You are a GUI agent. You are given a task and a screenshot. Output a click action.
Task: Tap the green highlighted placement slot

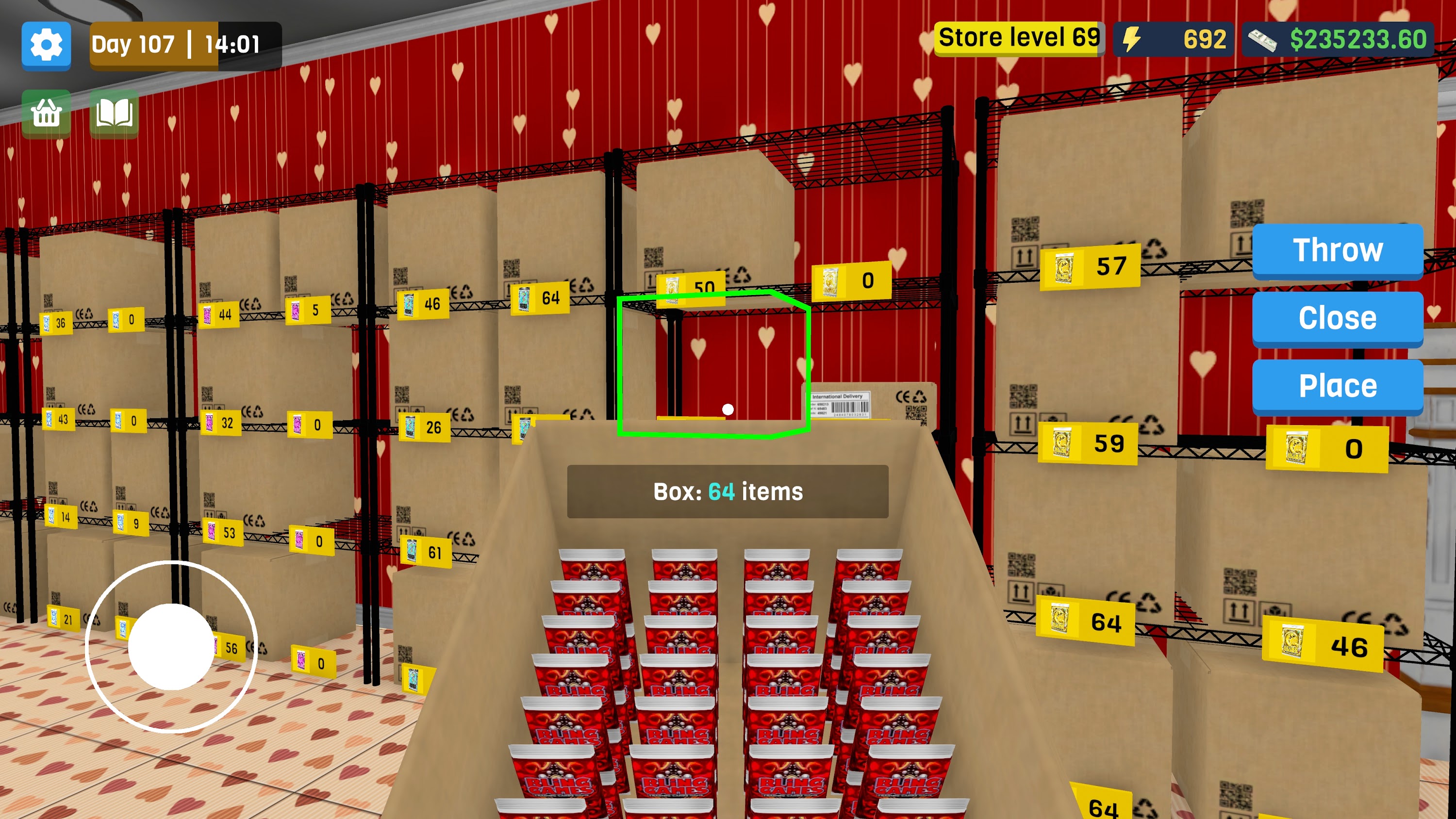coord(714,364)
